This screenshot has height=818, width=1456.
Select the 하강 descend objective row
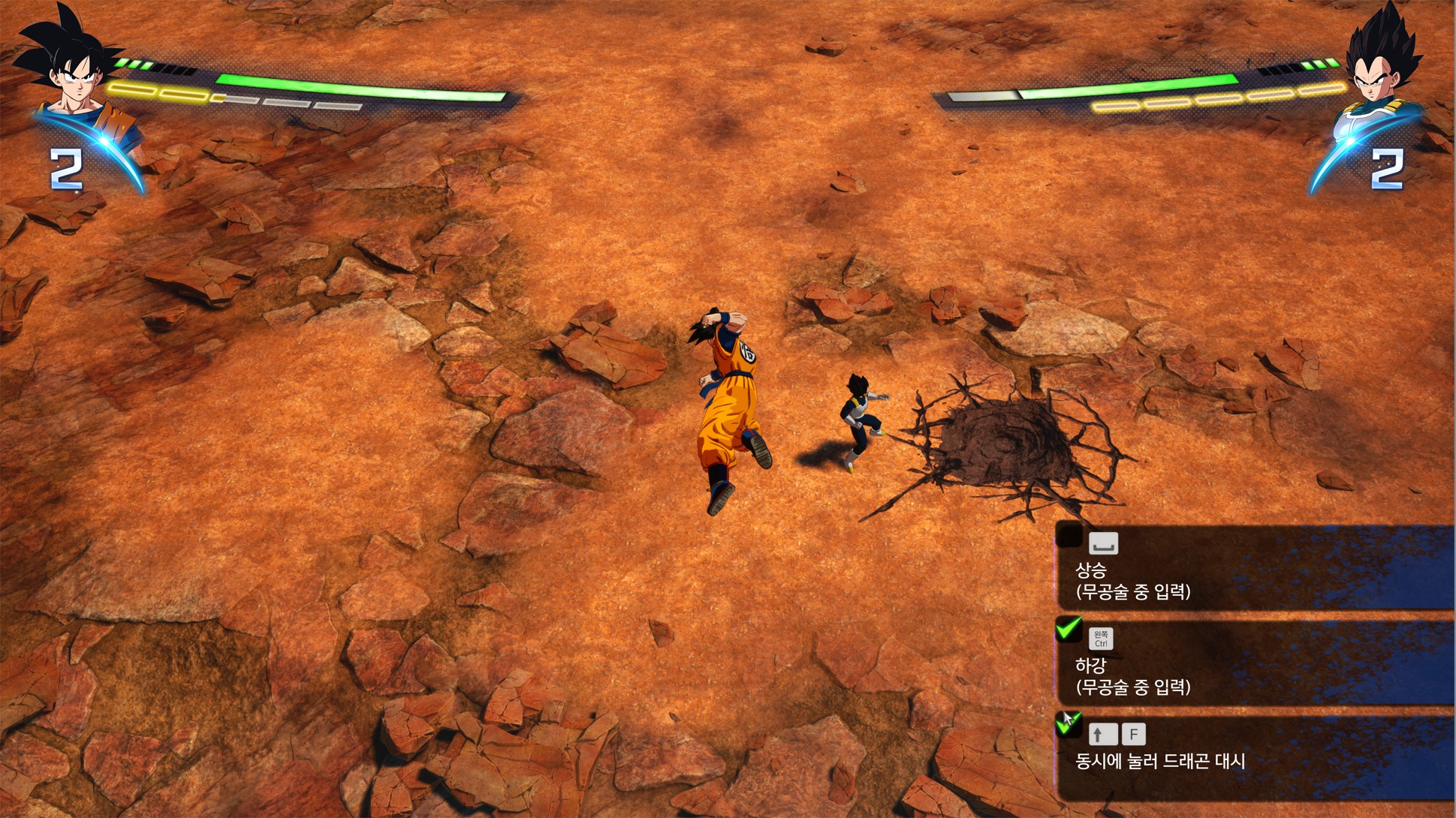point(1254,663)
